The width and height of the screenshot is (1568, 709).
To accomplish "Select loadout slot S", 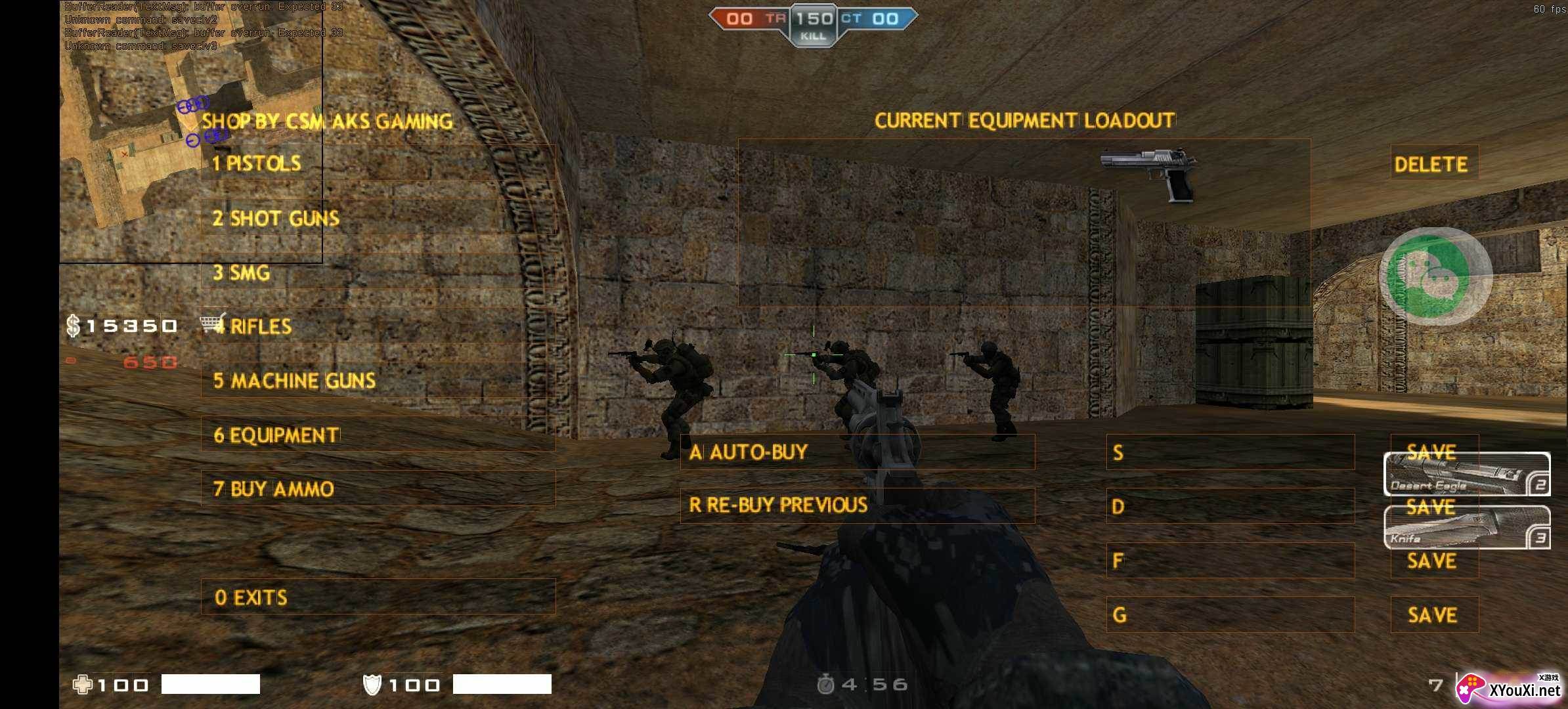I will 1230,452.
